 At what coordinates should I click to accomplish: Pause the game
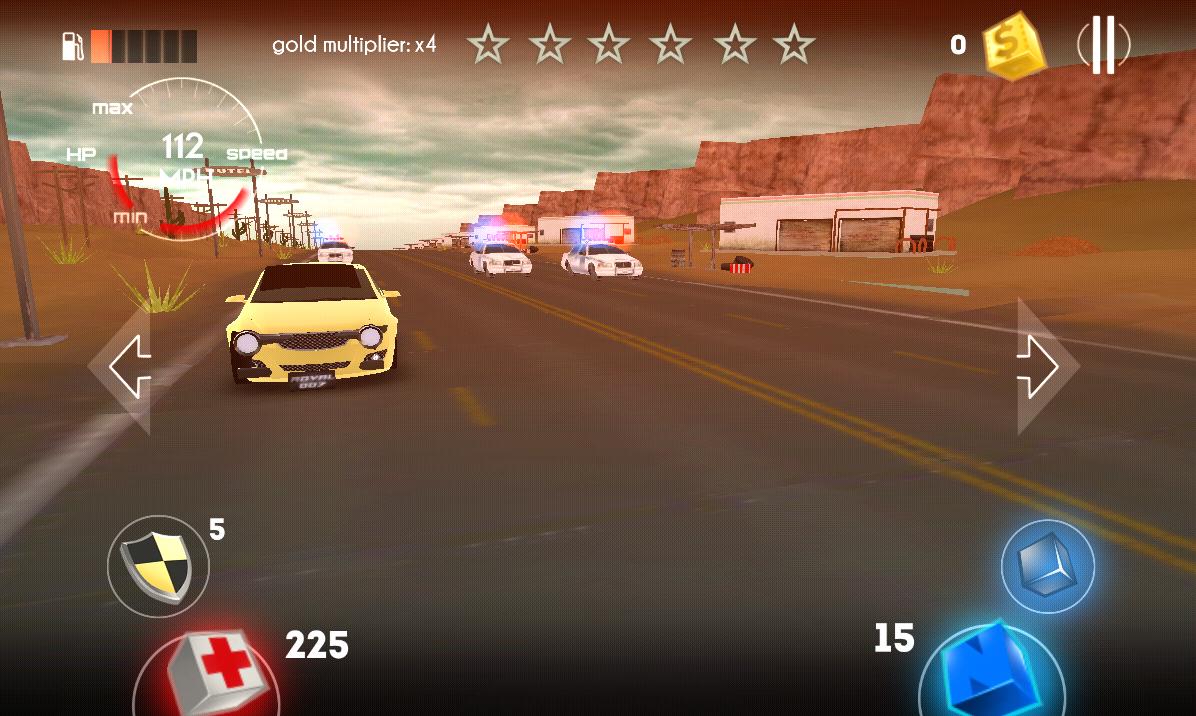click(1103, 45)
